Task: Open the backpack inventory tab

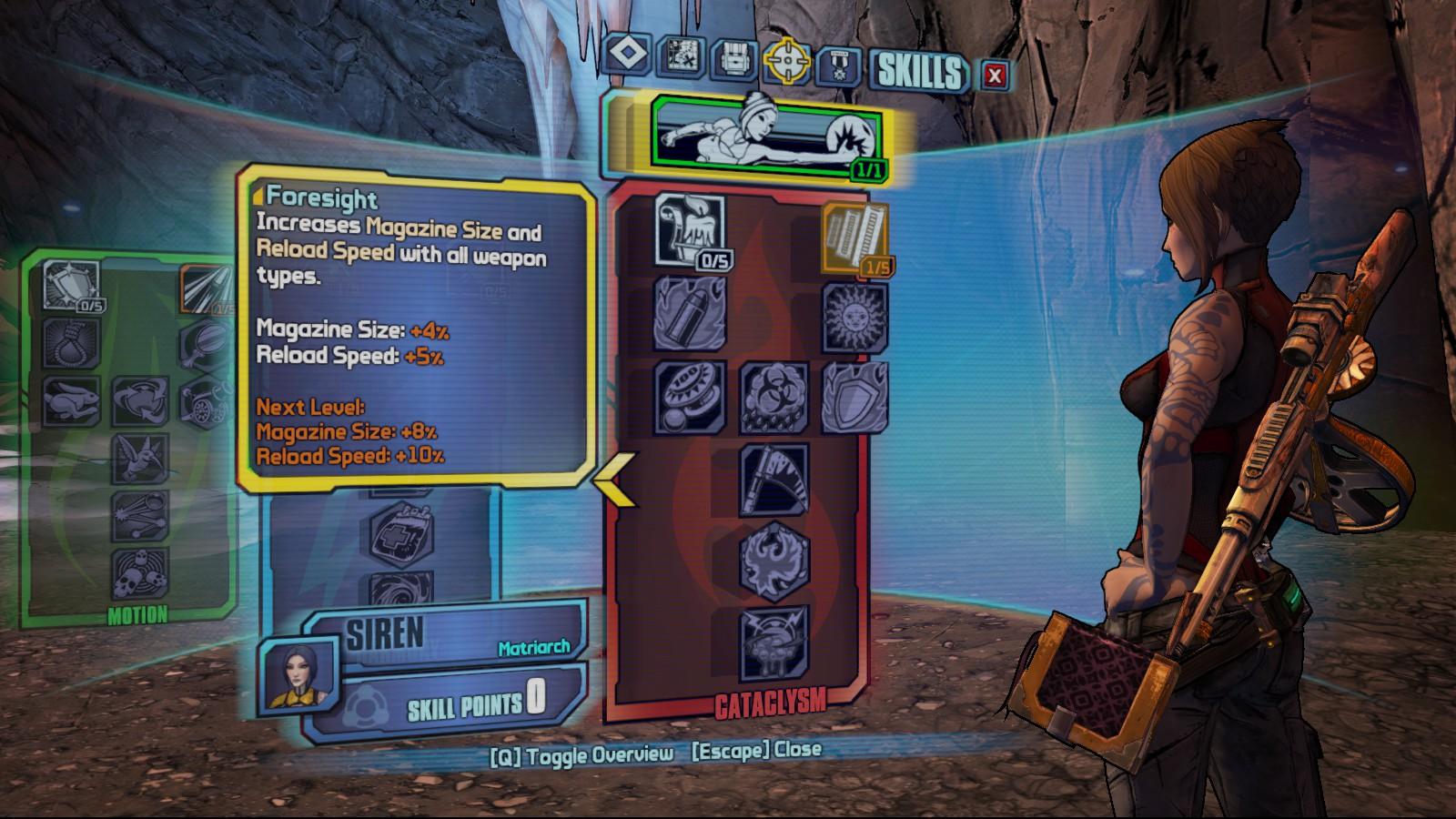Action: click(734, 59)
